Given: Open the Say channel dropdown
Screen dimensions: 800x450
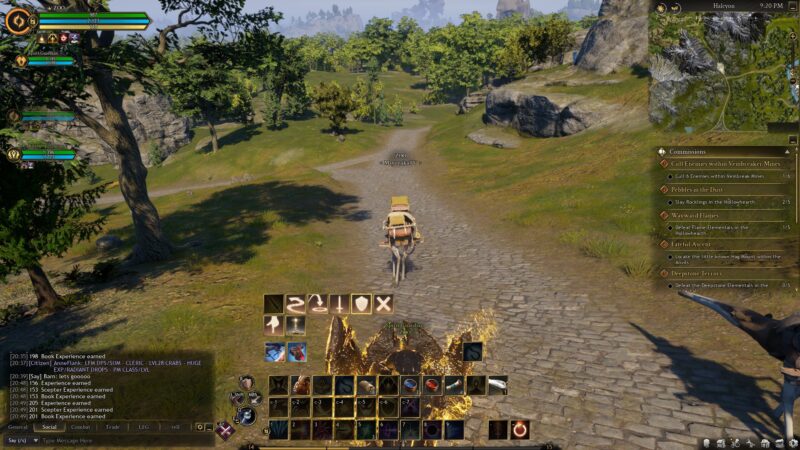Looking at the screenshot, I should tap(19, 440).
